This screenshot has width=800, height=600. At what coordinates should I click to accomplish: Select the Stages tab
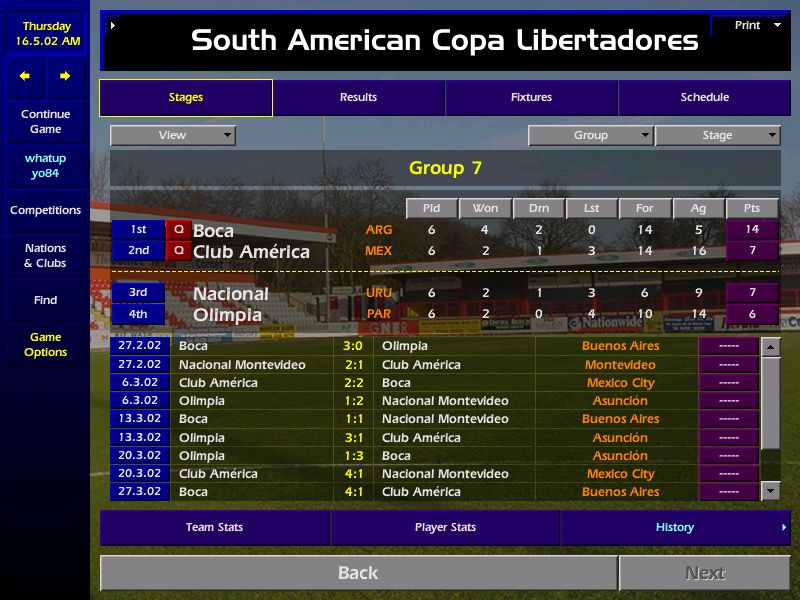pyautogui.click(x=186, y=98)
